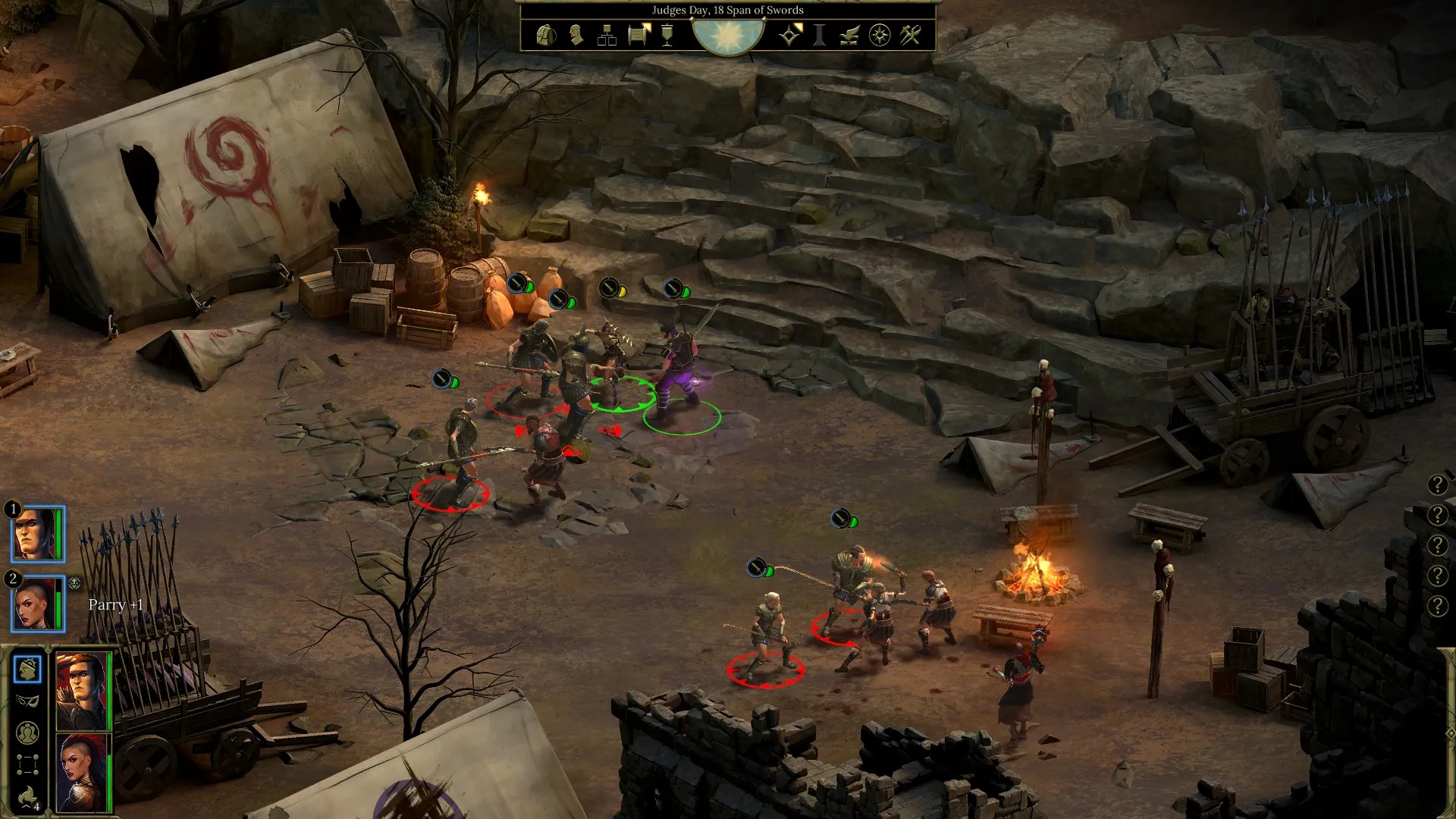
Task: Open the backpack inventory icon
Action: point(545,35)
